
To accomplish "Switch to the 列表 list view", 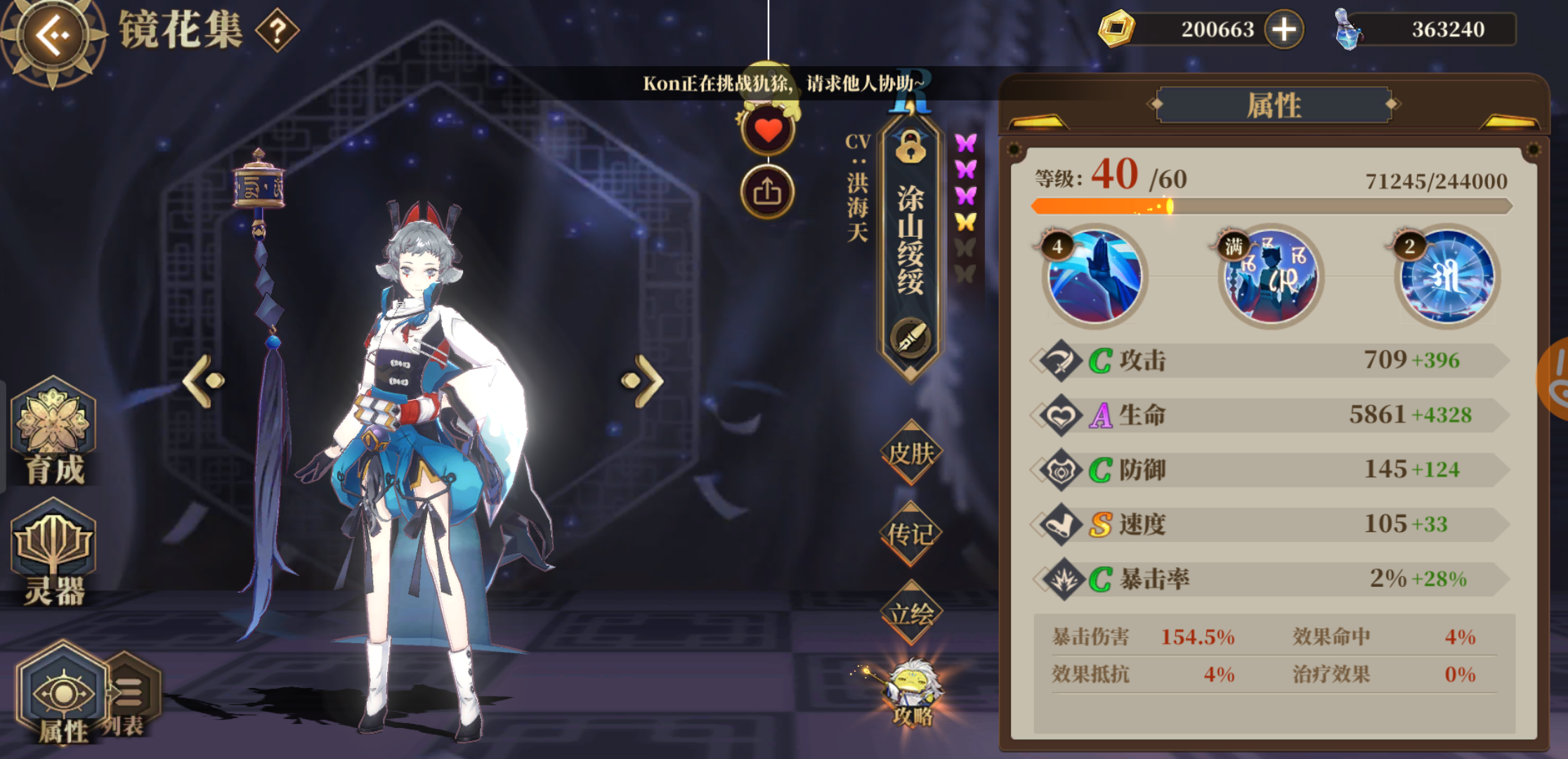I will [x=130, y=692].
